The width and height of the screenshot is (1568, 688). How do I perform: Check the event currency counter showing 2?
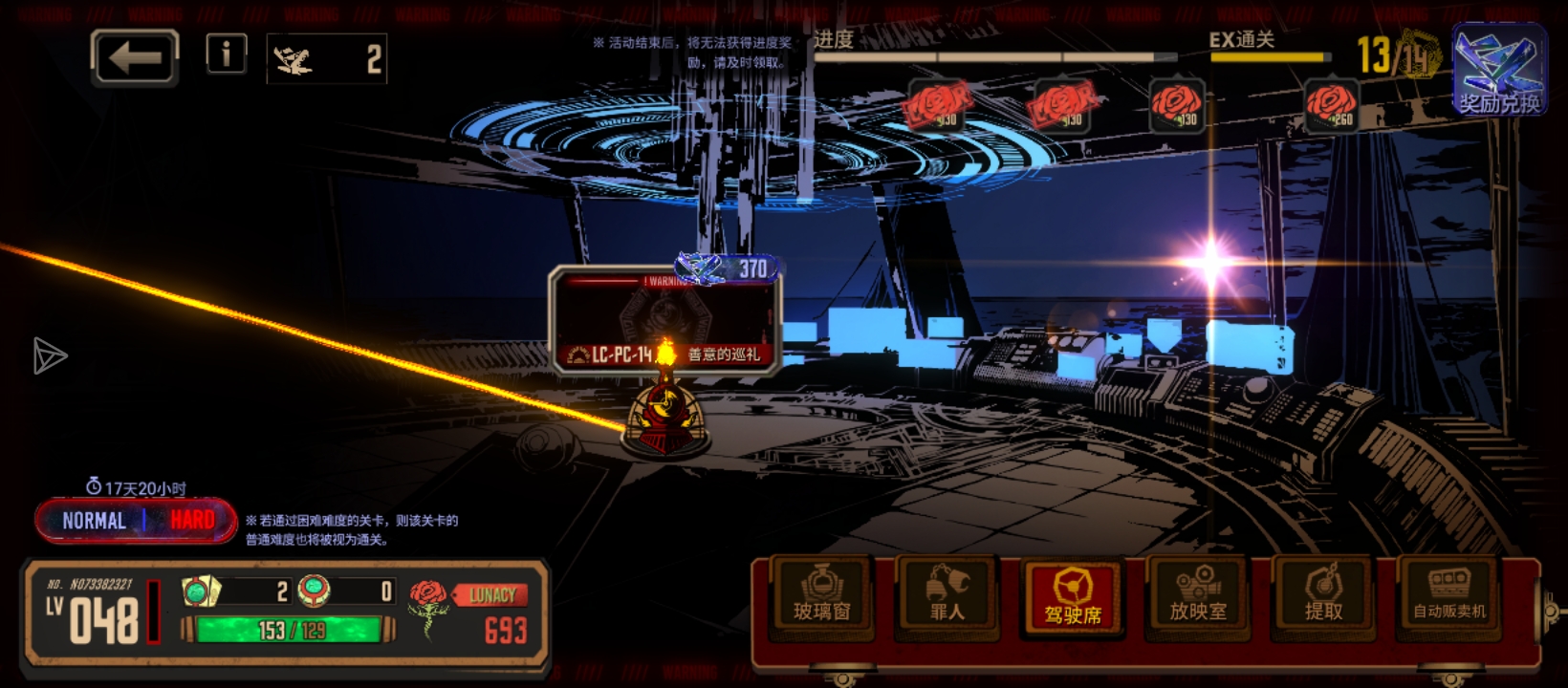[x=326, y=60]
